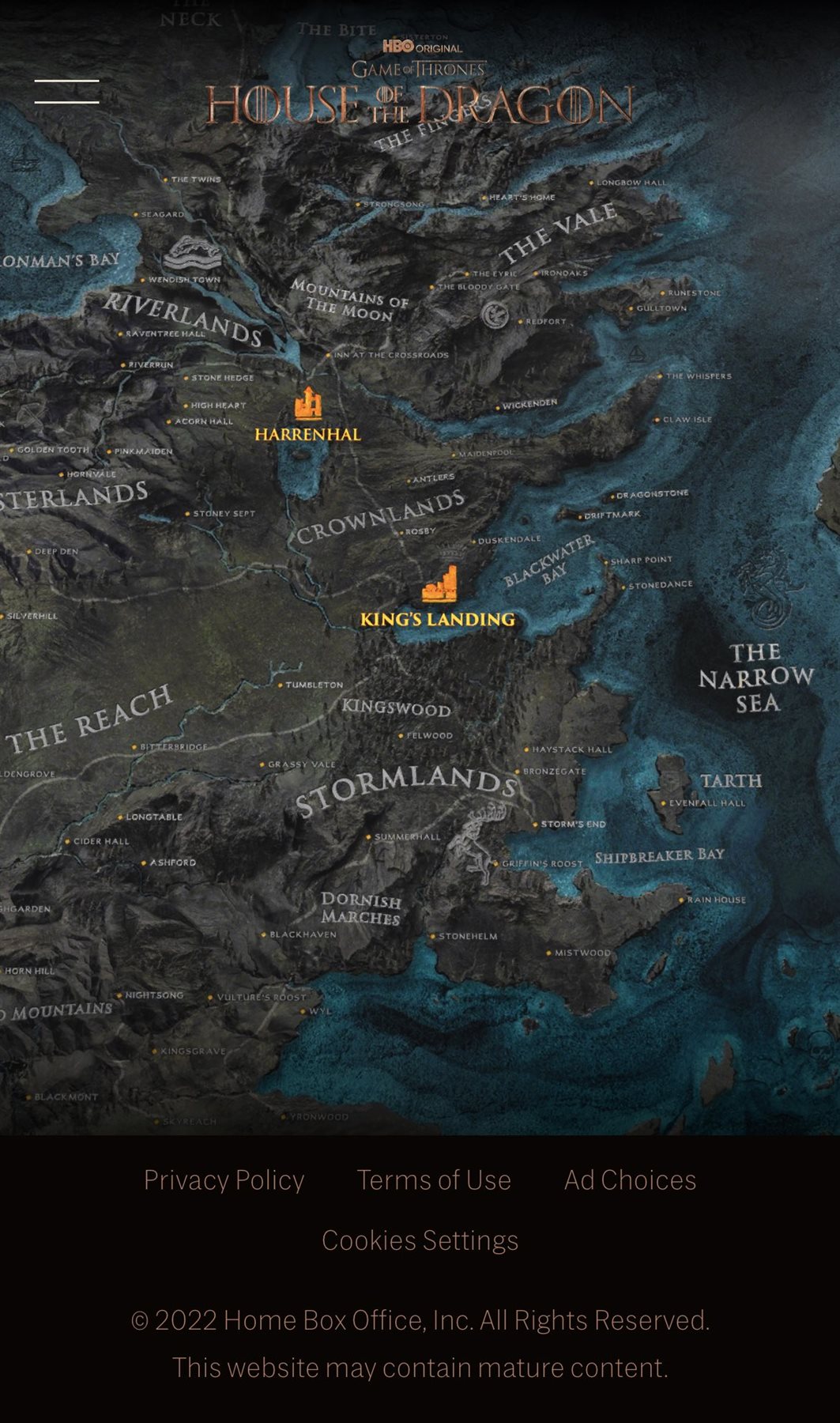The height and width of the screenshot is (1423, 840).
Task: Open Cookies Settings
Action: [420, 1240]
